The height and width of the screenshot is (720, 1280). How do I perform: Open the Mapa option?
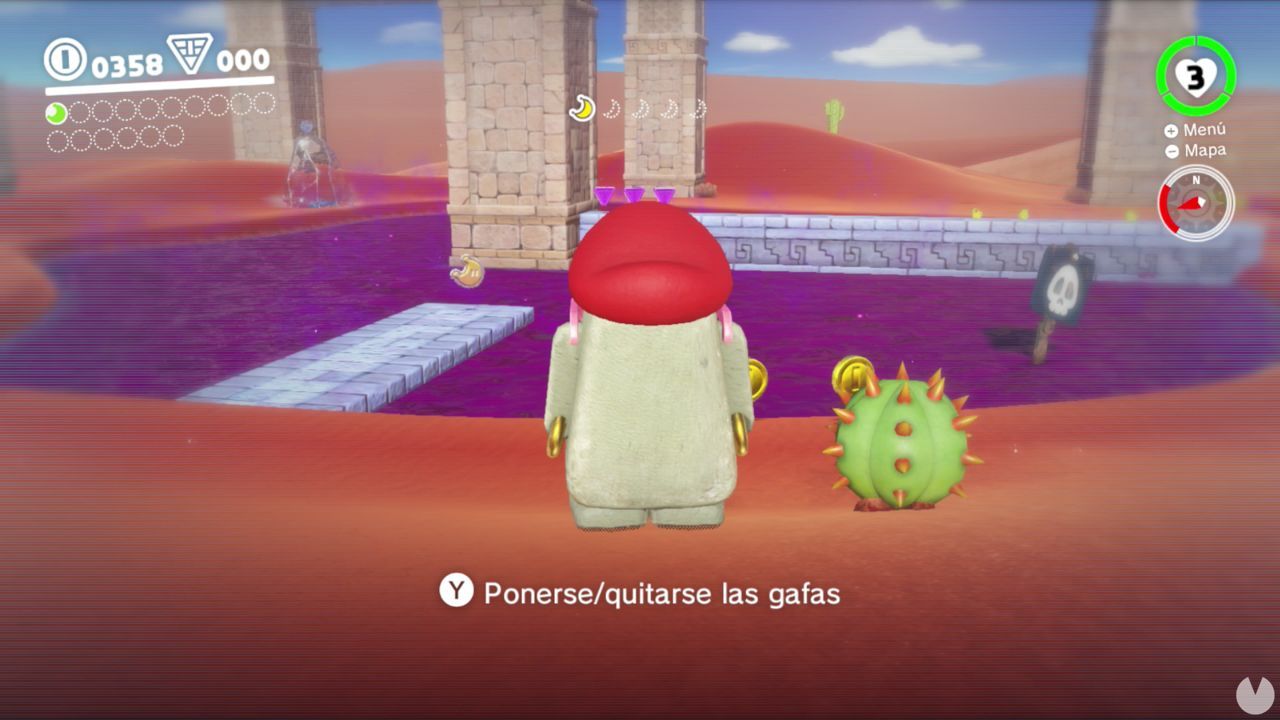[1205, 149]
